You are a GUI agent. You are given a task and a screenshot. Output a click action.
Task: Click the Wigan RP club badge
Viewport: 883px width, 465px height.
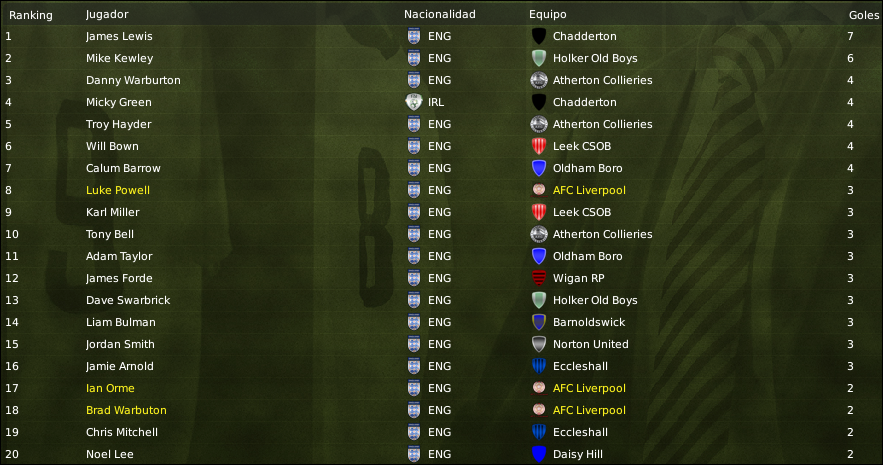tap(539, 278)
